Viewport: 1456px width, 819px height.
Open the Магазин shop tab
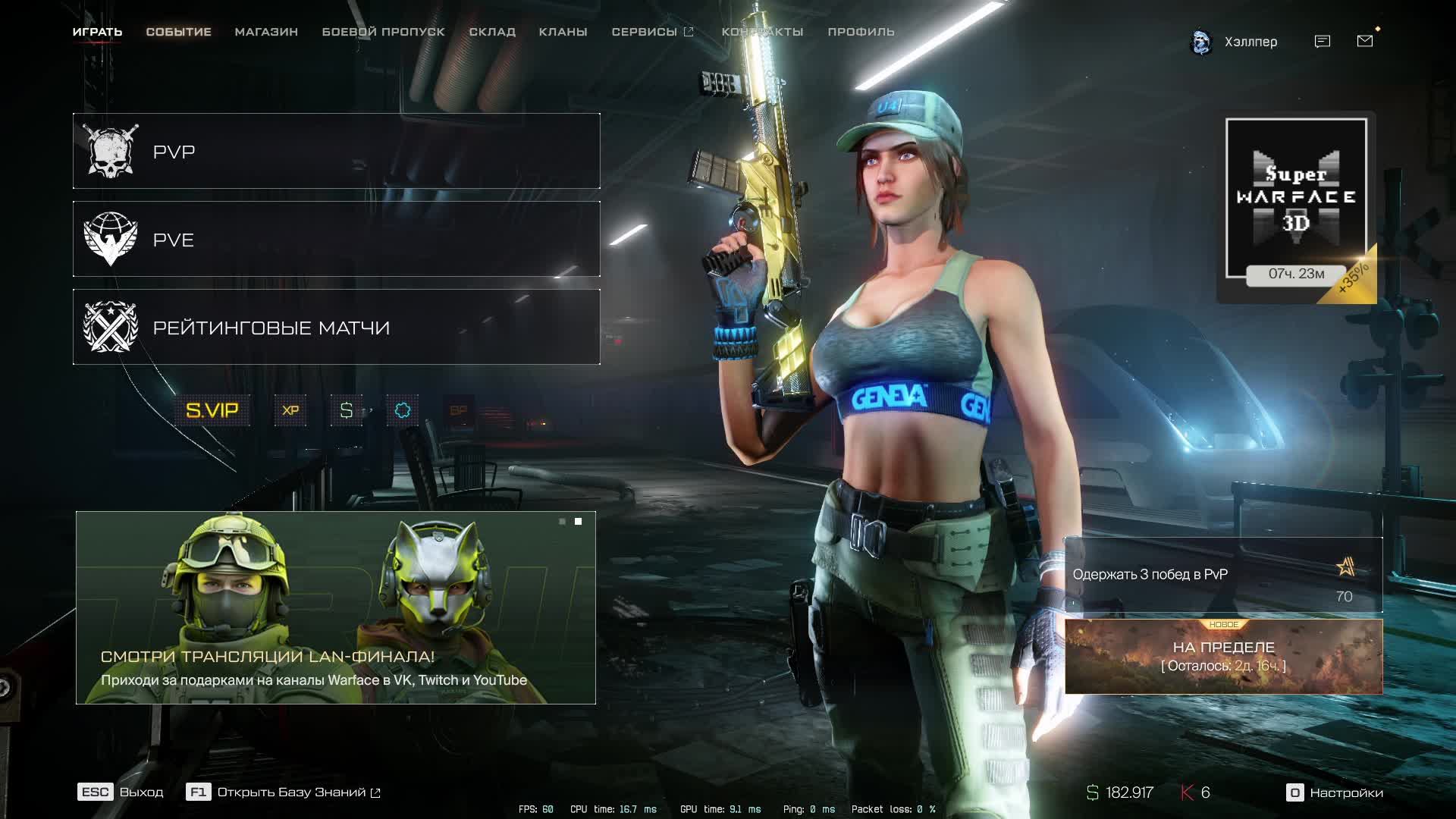pos(266,32)
